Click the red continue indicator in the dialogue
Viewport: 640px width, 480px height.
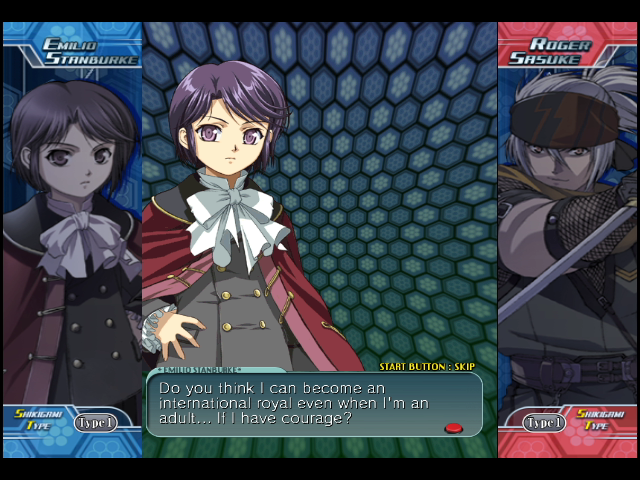pyautogui.click(x=453, y=427)
